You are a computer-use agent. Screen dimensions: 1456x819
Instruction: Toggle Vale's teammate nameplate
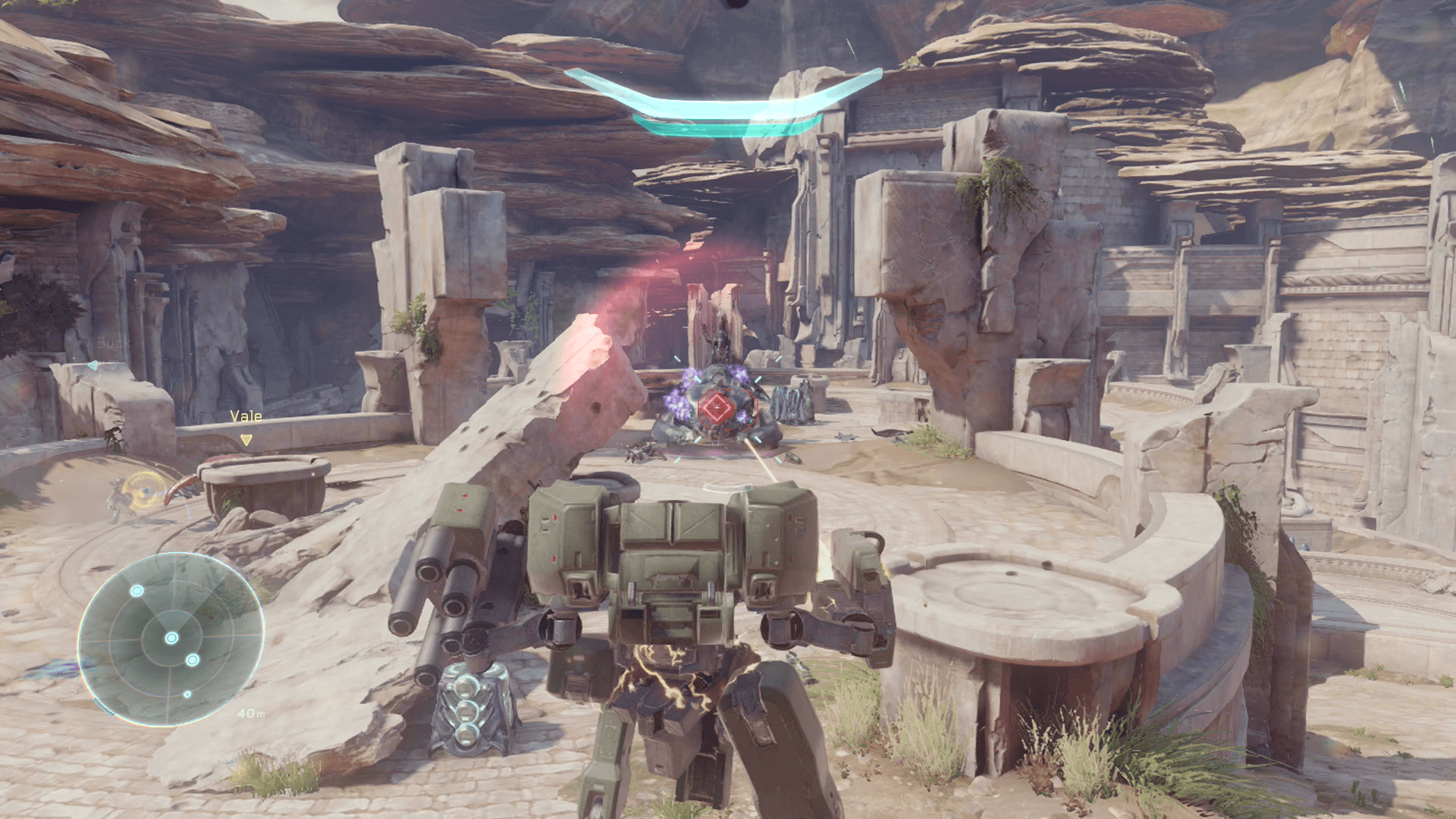(246, 416)
